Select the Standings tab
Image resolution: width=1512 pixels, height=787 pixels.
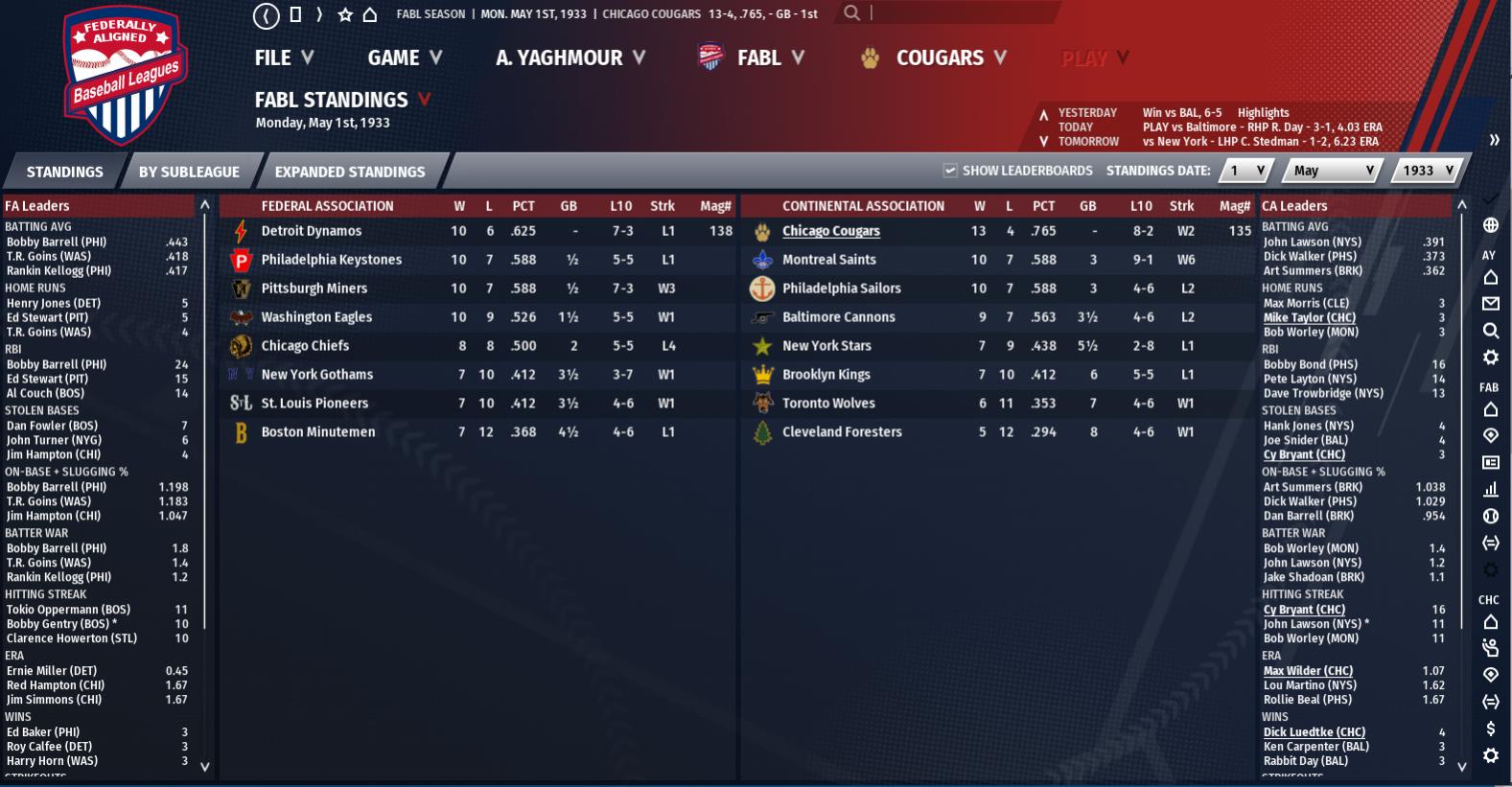tap(64, 172)
